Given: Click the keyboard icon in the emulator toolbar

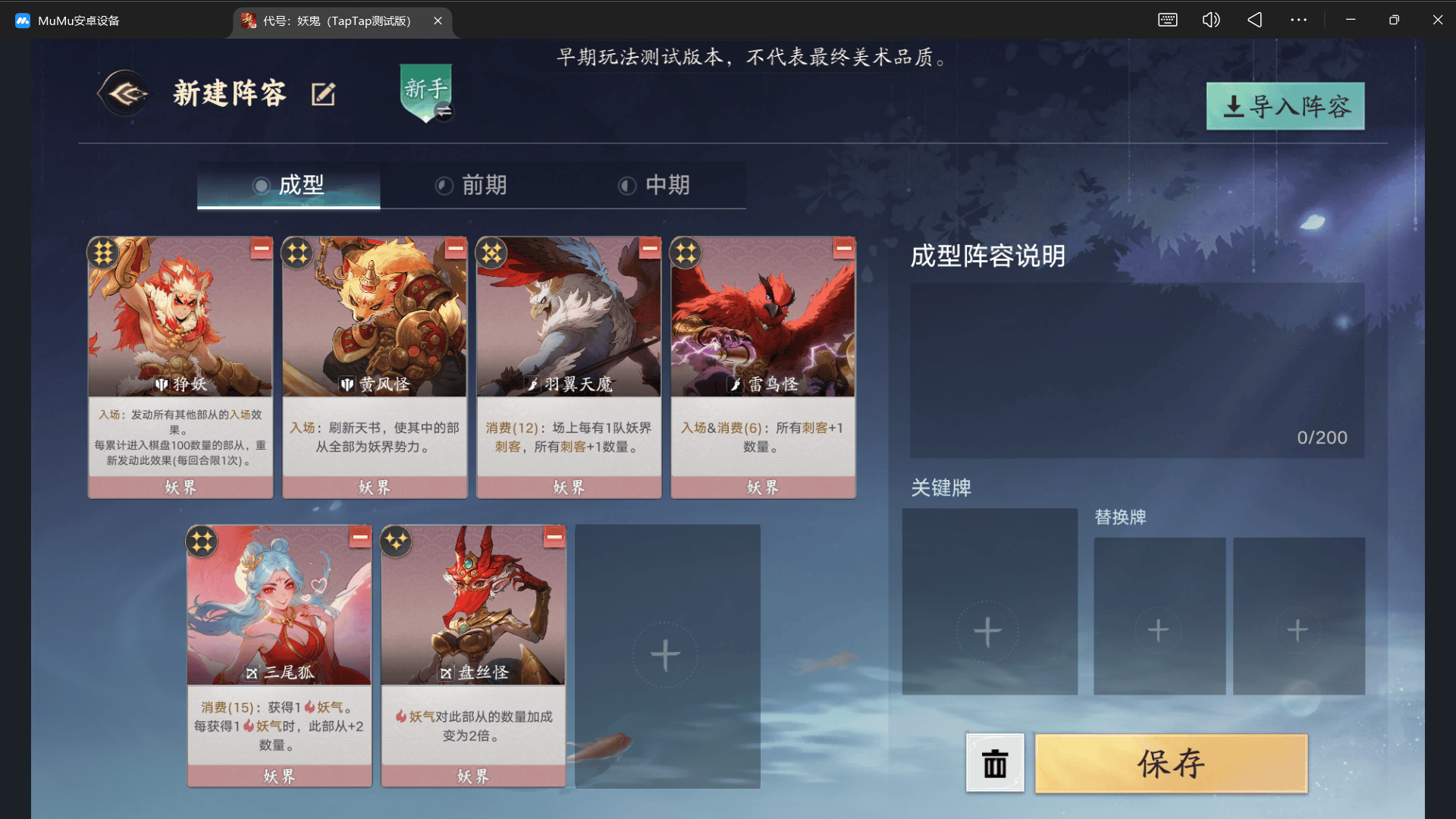Looking at the screenshot, I should 1167,20.
